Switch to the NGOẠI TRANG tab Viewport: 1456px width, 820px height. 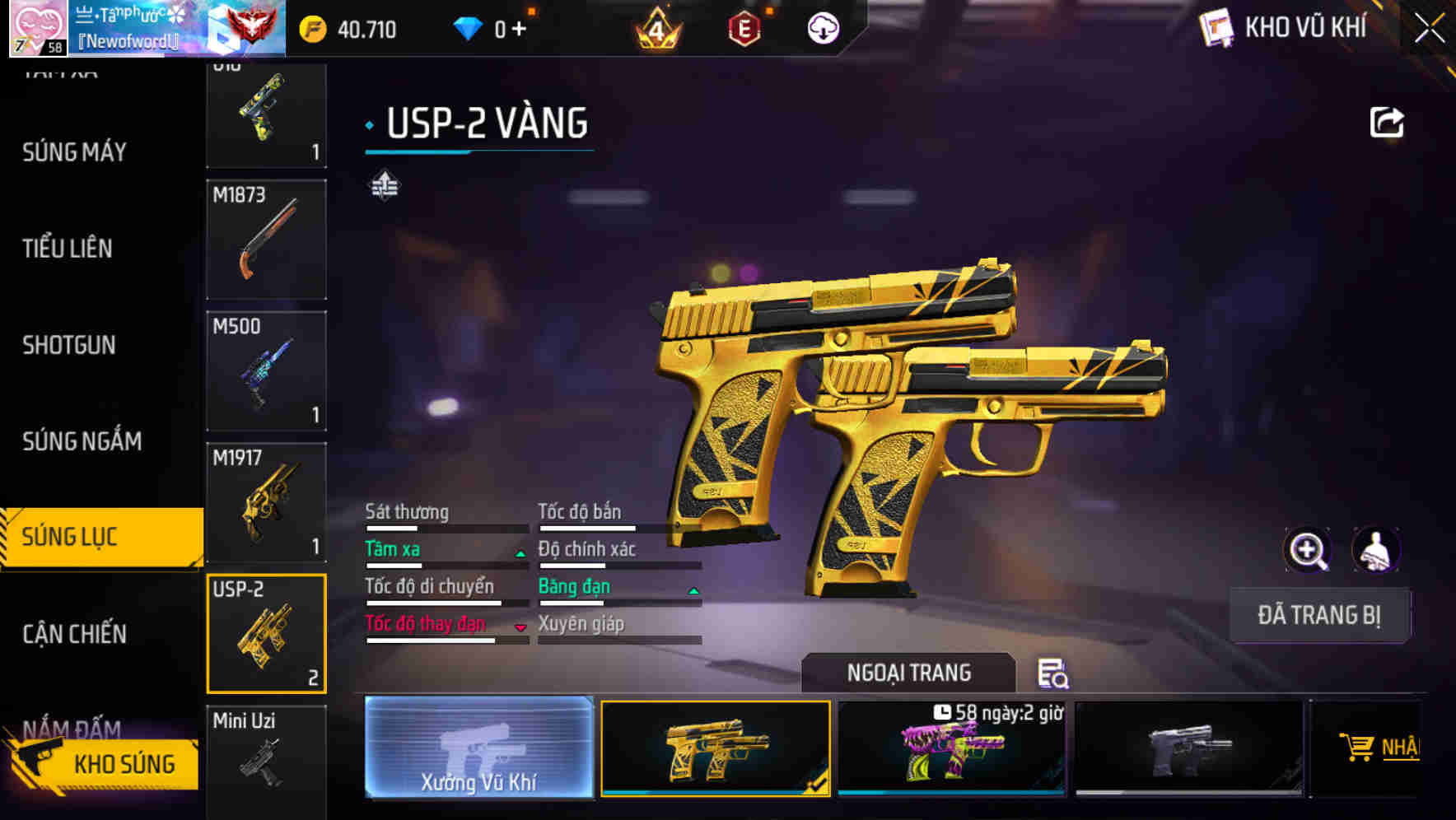tap(908, 673)
